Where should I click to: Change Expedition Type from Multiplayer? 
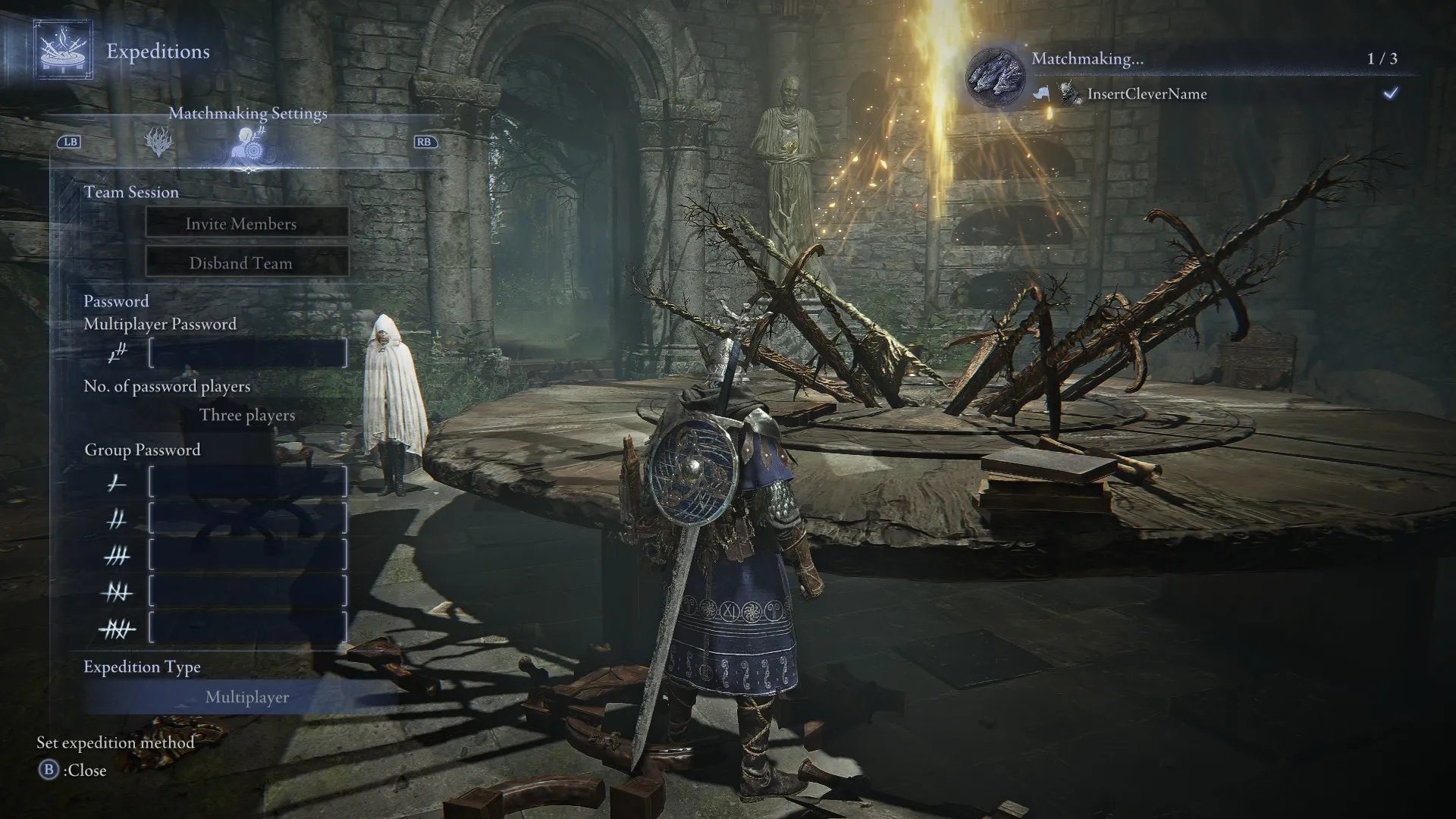[x=247, y=697]
